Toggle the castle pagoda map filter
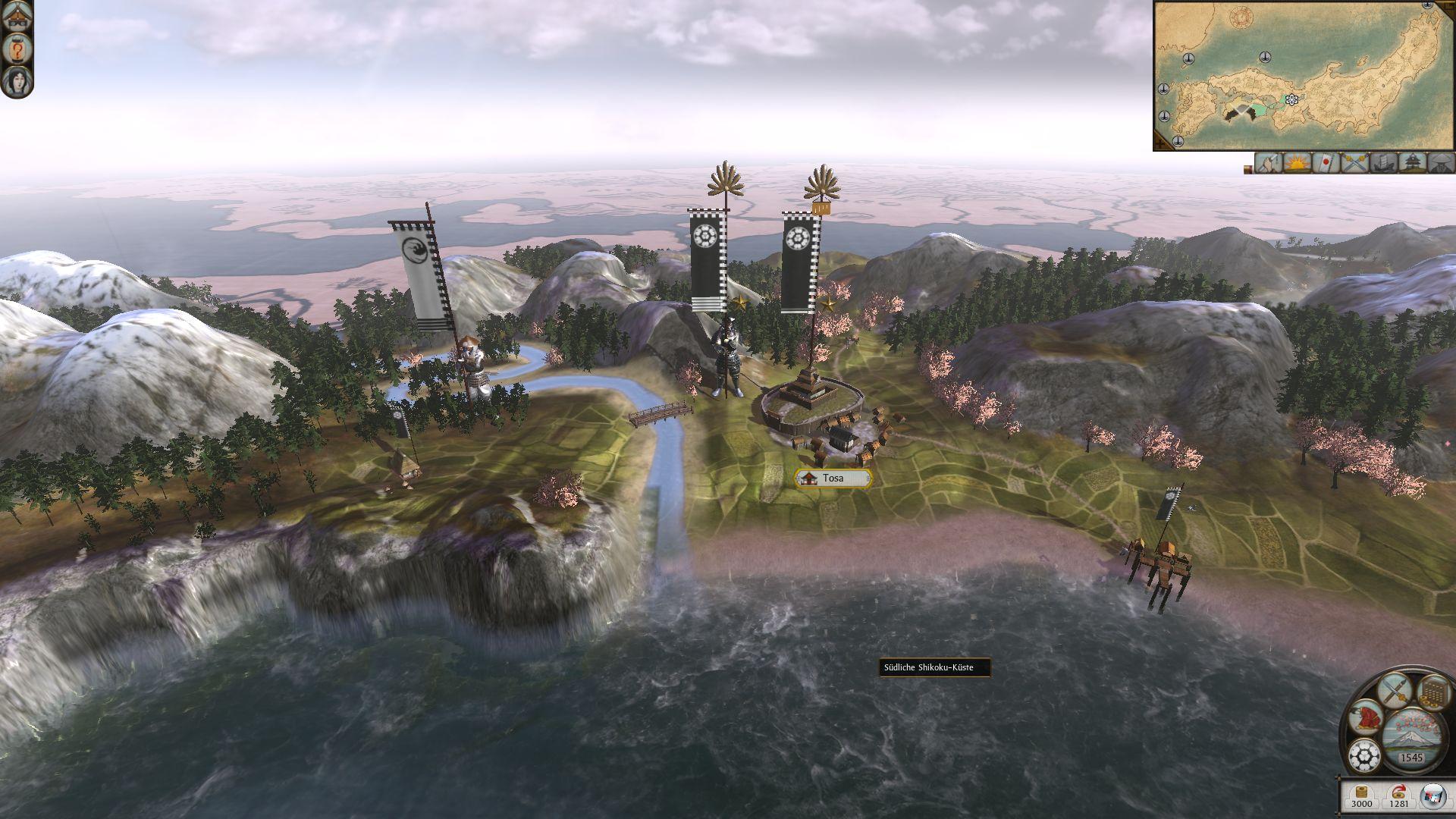Image resolution: width=1456 pixels, height=819 pixels. point(1410,163)
